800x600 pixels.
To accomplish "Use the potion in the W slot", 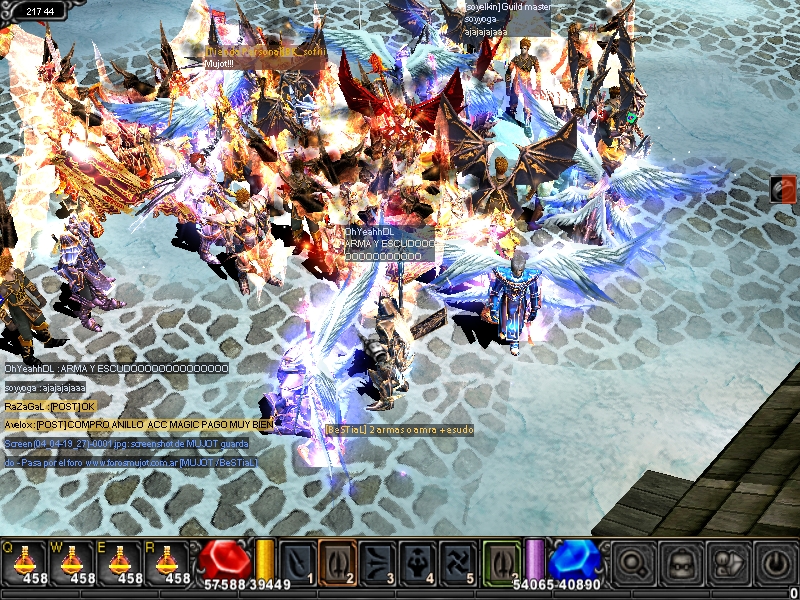I will click(x=72, y=562).
